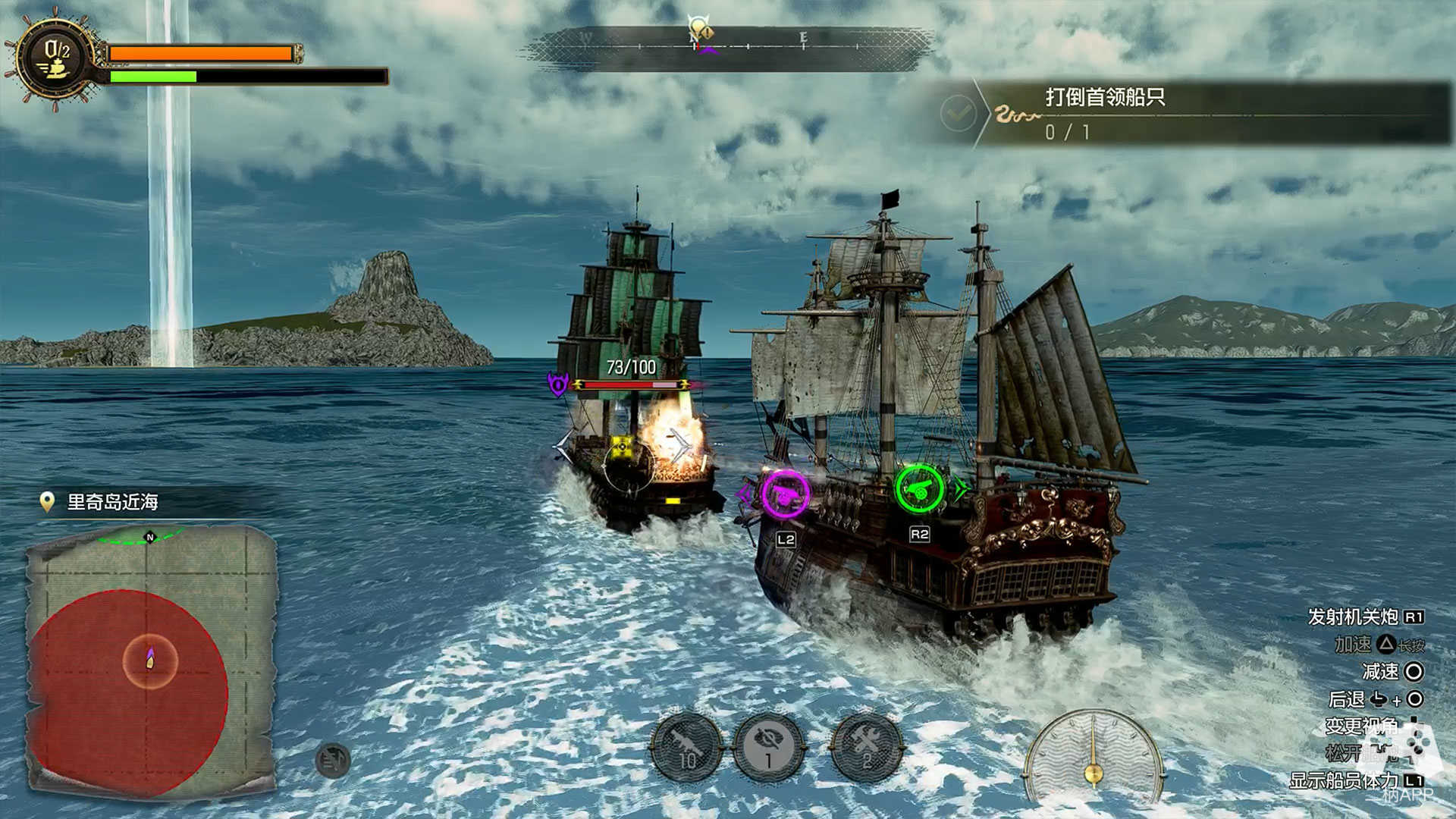Image resolution: width=1456 pixels, height=819 pixels.
Task: Use the hammer and wrench repair kit
Action: coord(866,748)
